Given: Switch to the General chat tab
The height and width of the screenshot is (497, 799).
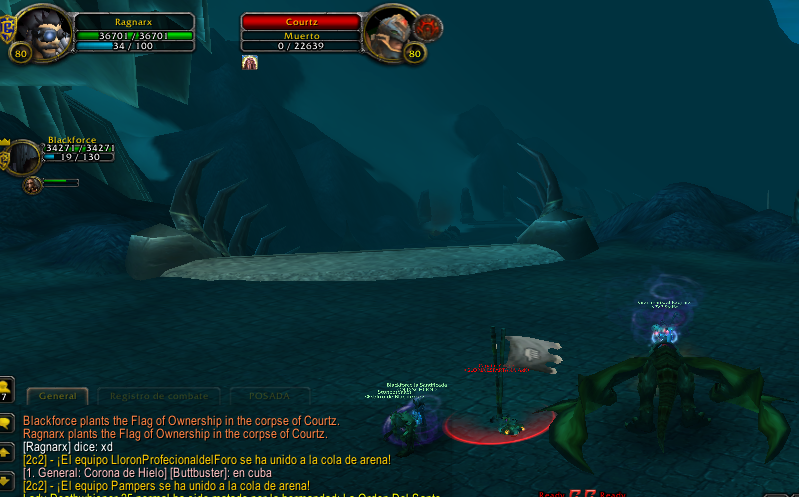Looking at the screenshot, I should tap(57, 396).
